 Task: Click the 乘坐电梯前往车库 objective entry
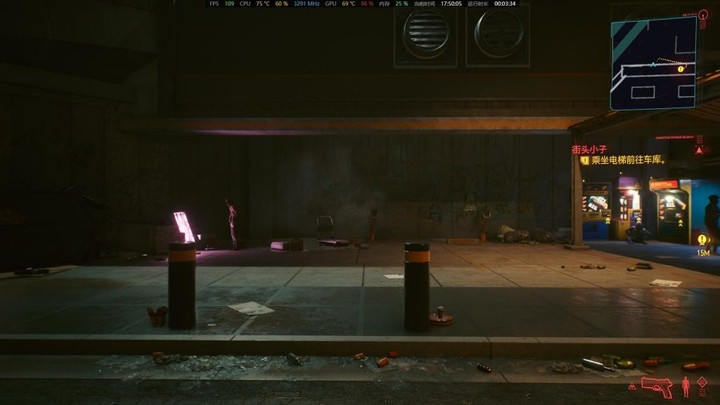[x=628, y=160]
